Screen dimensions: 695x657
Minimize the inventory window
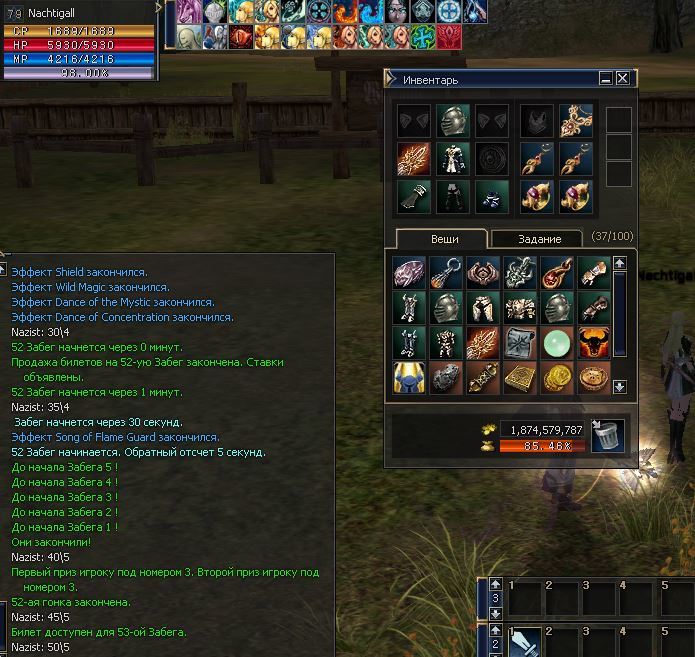click(606, 78)
